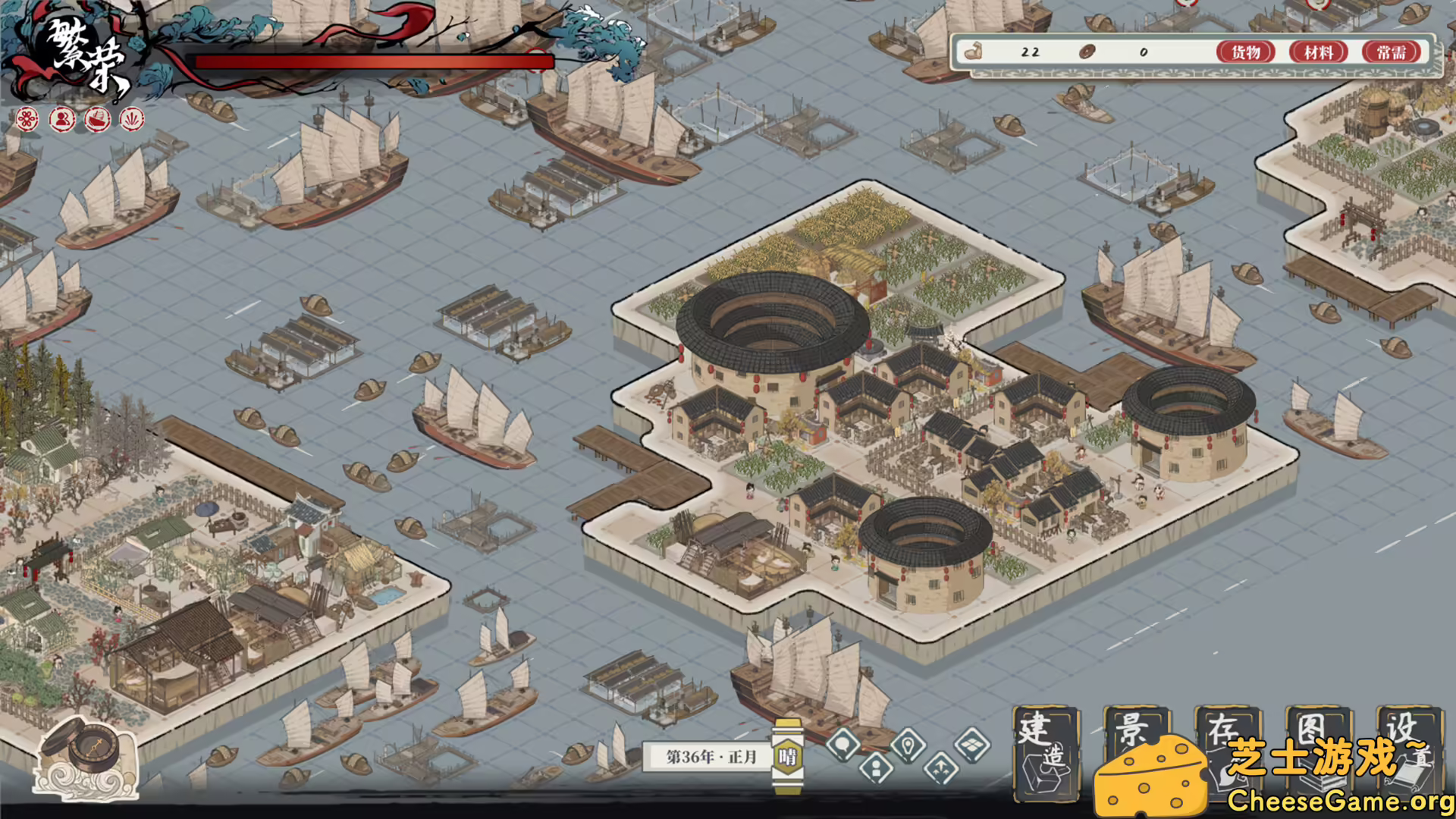
Task: Click the location pin diamond icon
Action: (908, 746)
